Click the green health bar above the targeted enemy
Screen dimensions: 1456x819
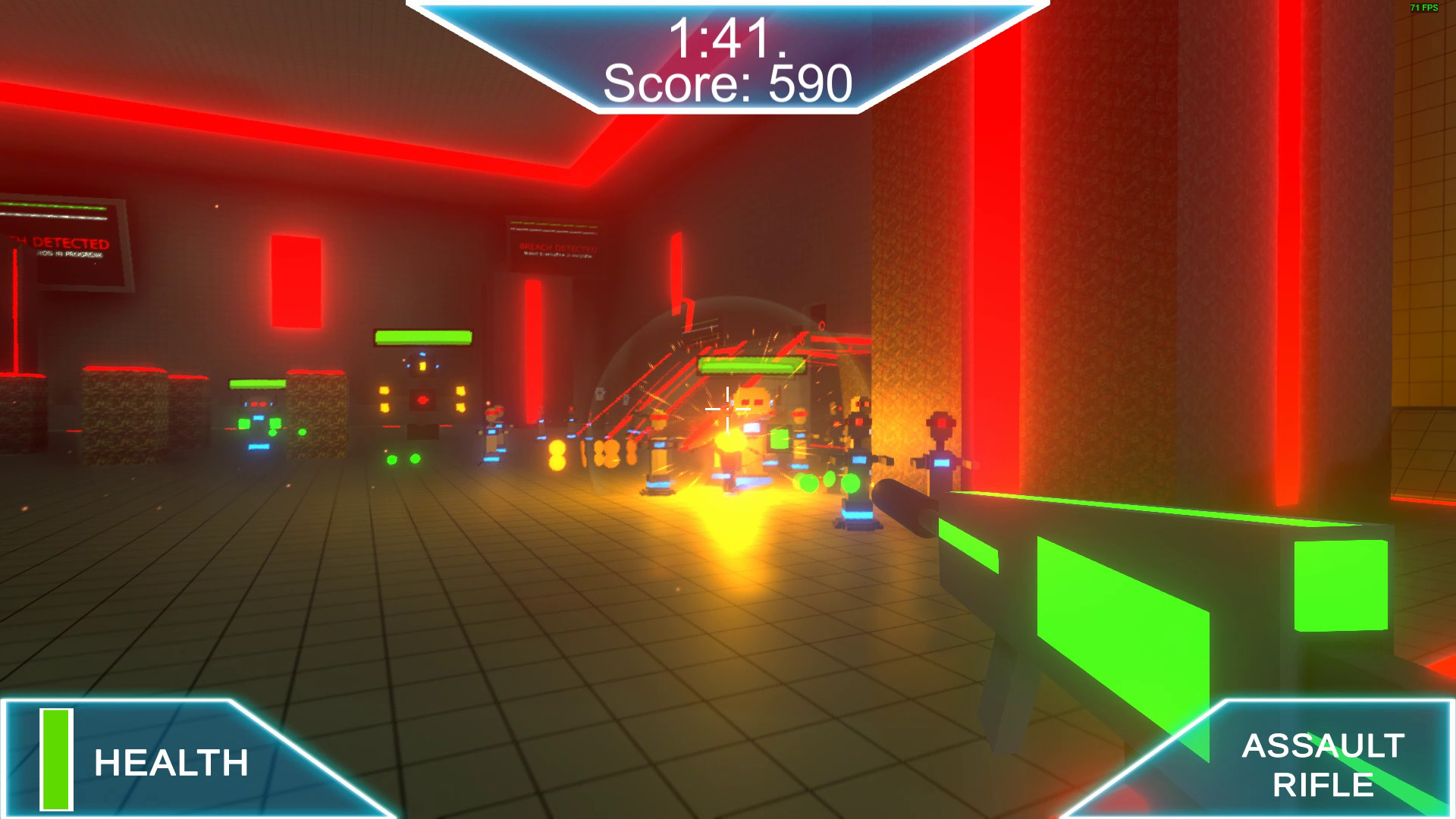(x=747, y=366)
